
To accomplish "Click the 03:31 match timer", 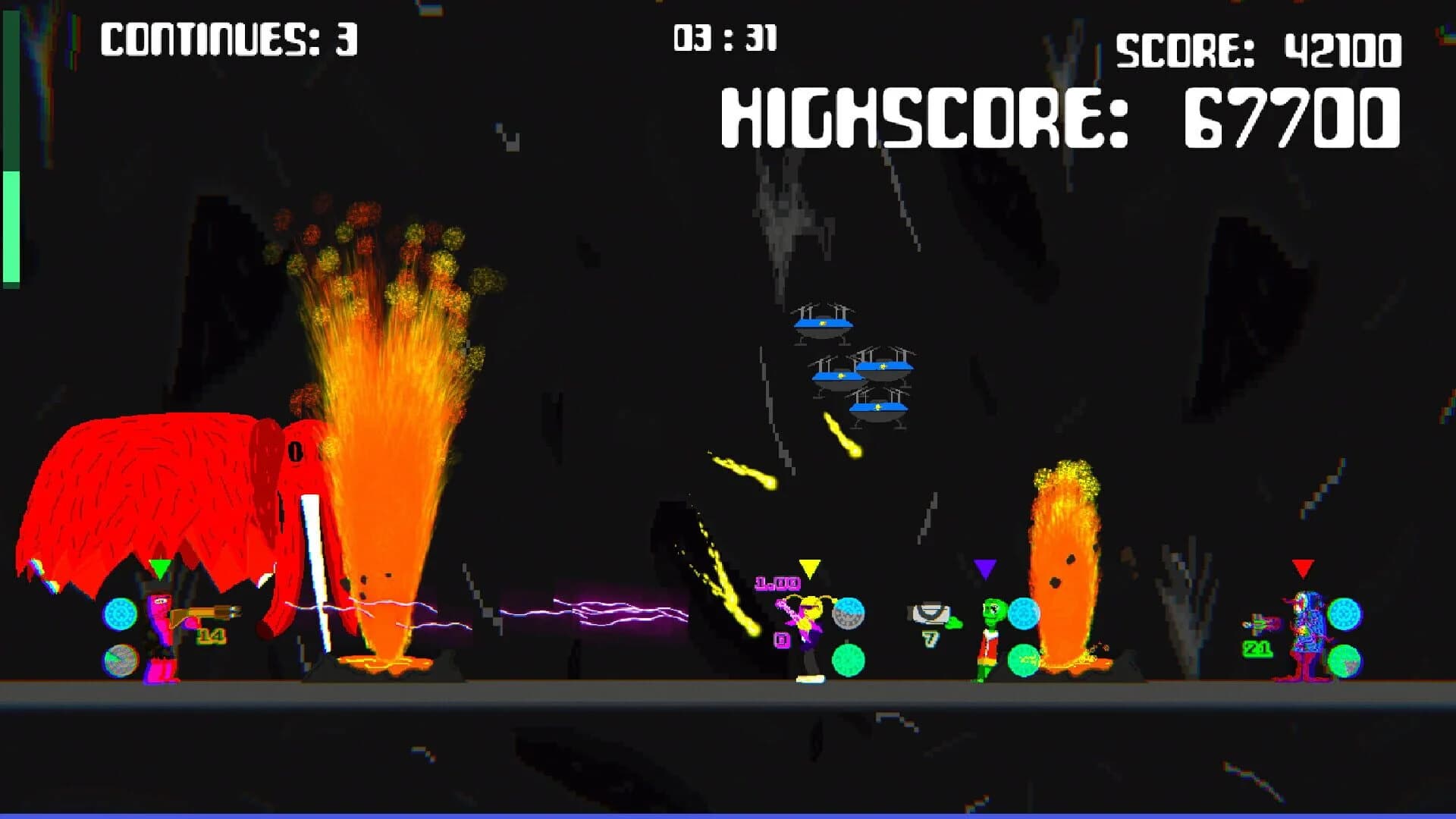I will [724, 36].
